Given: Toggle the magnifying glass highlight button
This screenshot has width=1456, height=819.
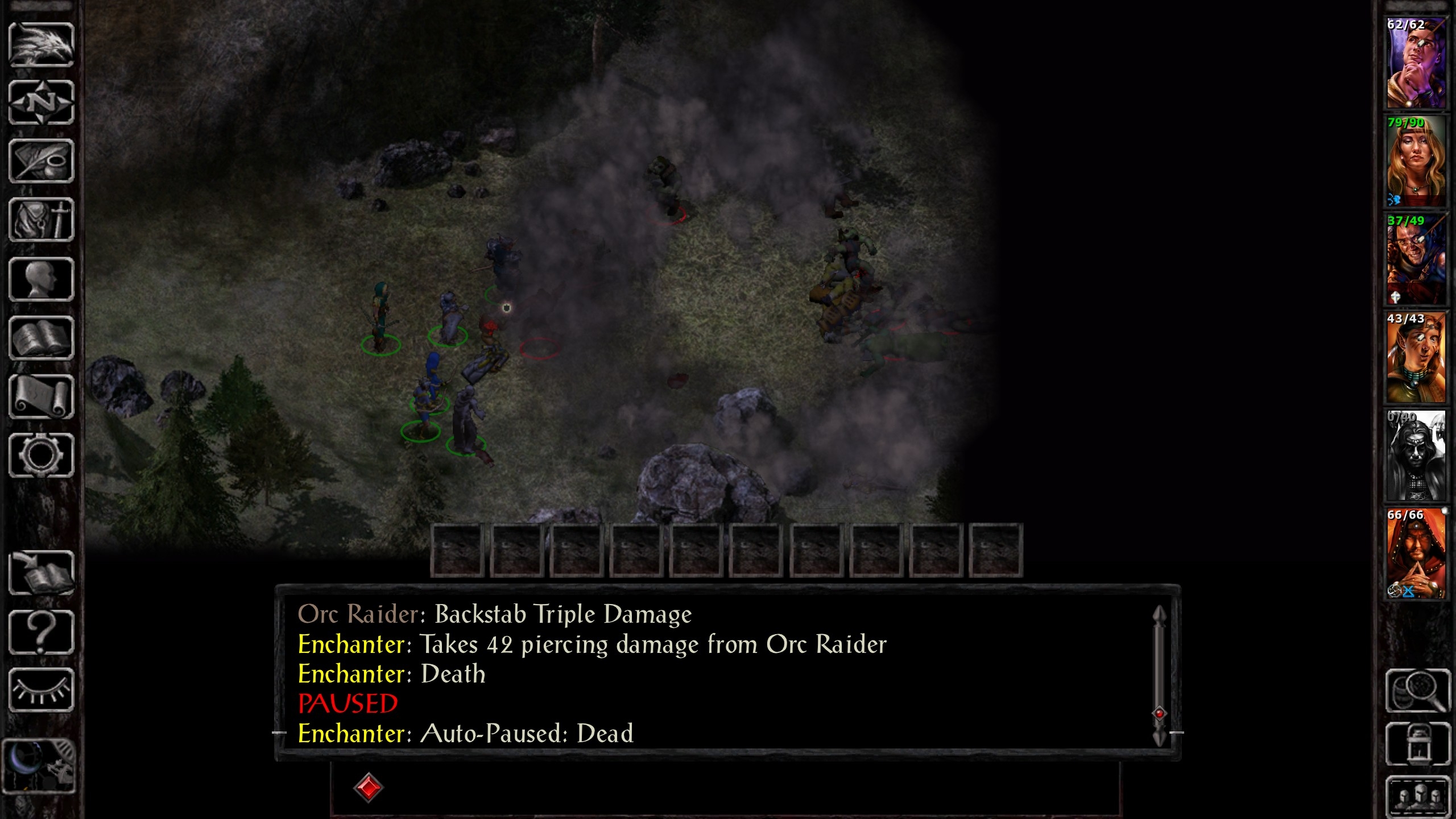Looking at the screenshot, I should coord(1417,691).
